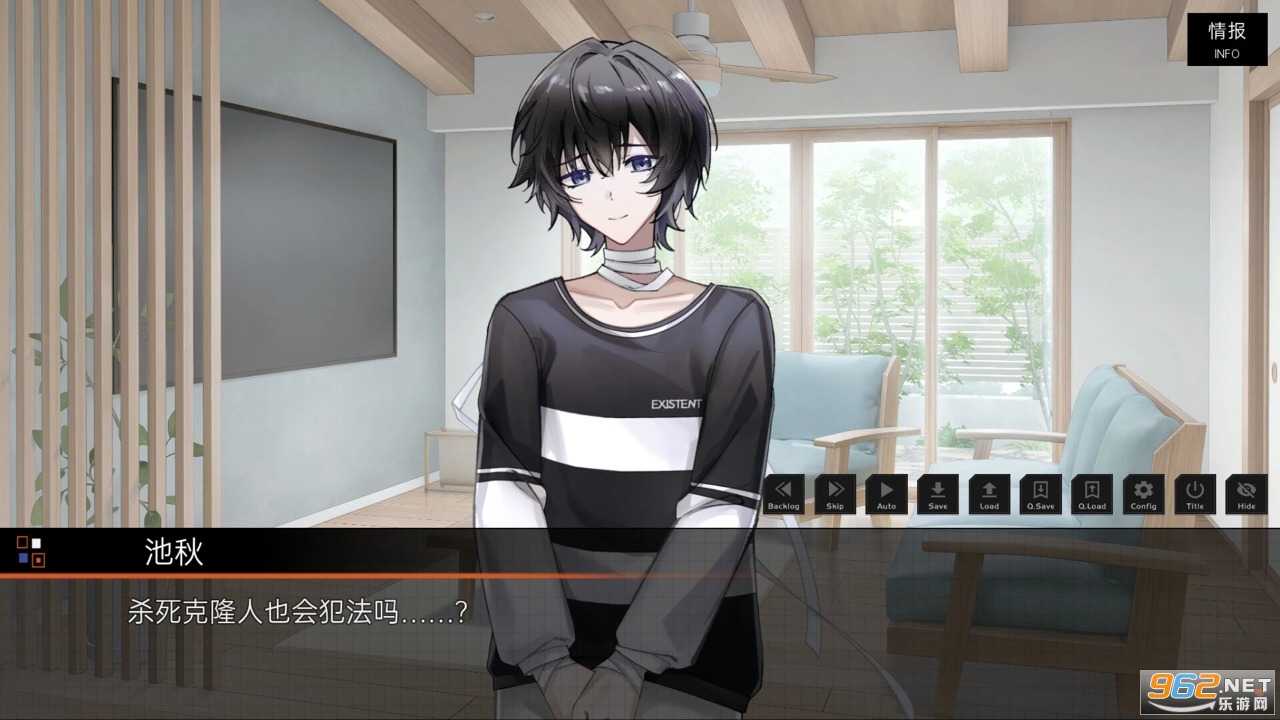Open the Load menu
Viewport: 1280px width, 720px height.
click(x=989, y=494)
